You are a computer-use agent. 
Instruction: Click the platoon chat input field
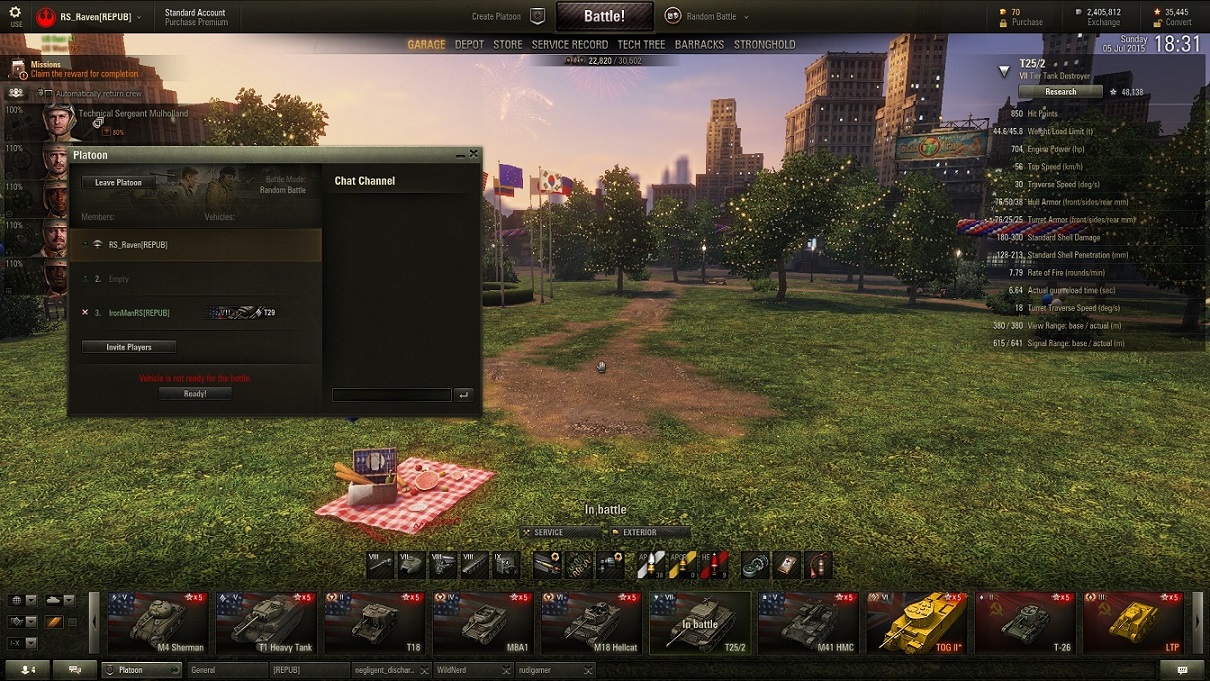point(391,395)
